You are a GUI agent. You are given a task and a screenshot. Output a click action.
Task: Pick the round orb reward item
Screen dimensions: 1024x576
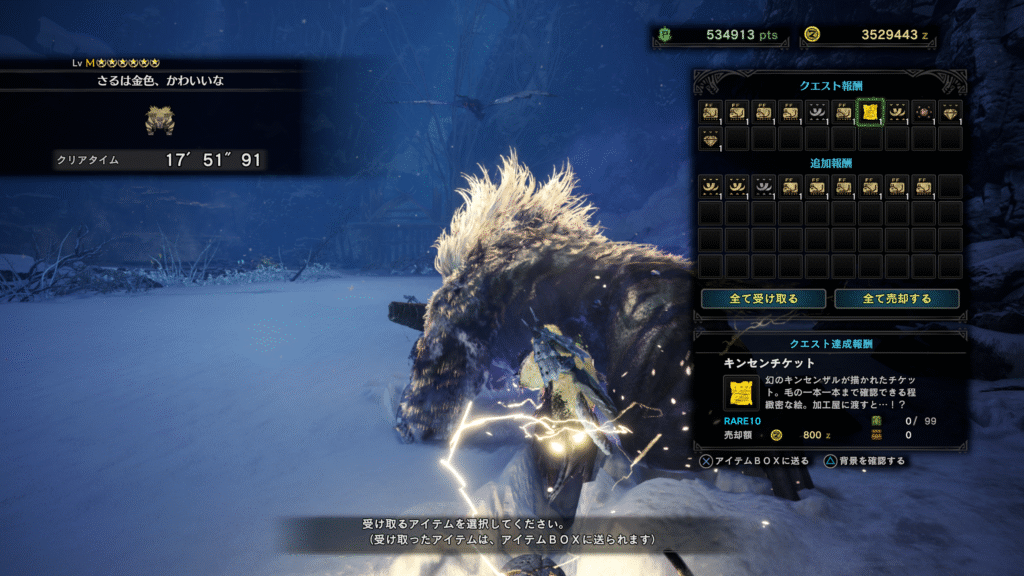pyautogui.click(x=923, y=112)
